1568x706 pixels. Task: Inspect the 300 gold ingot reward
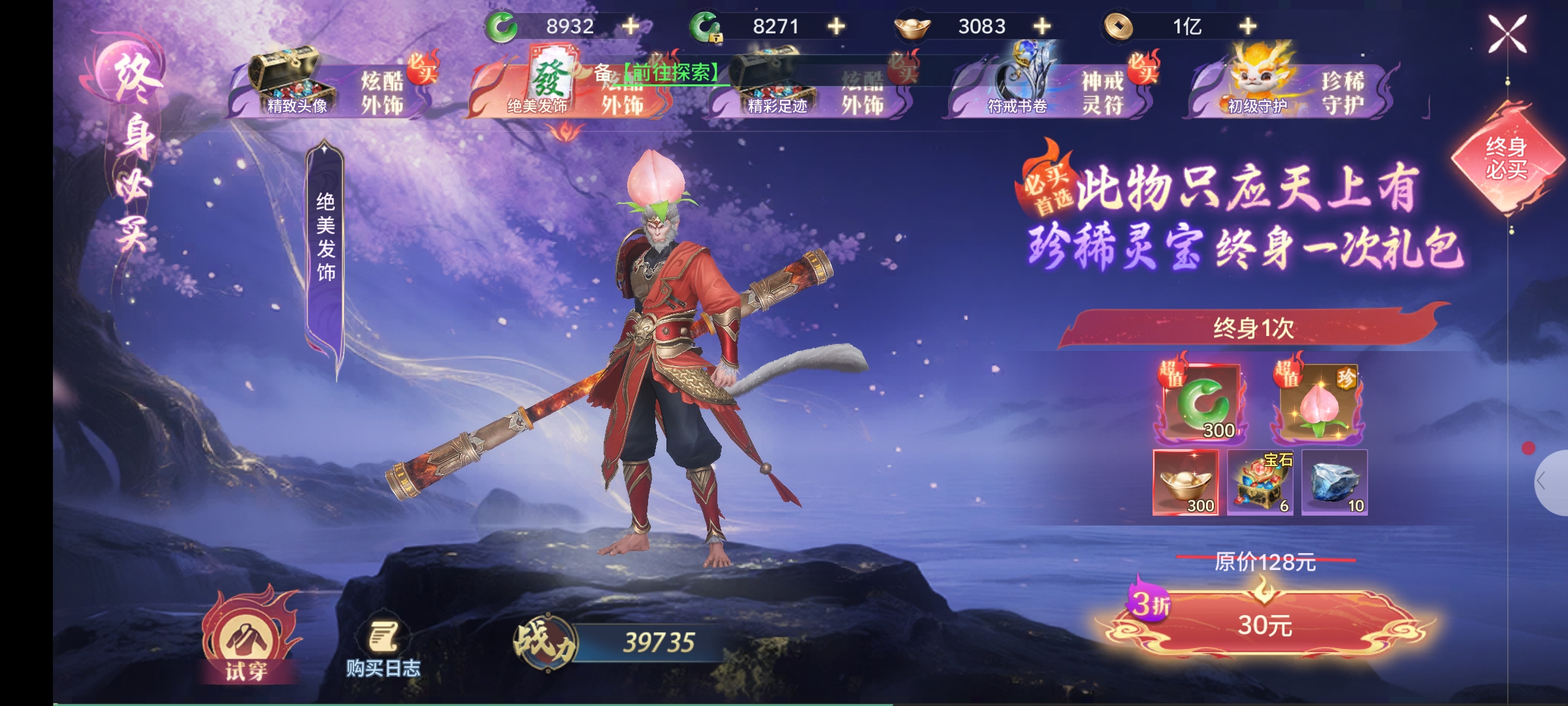1186,482
